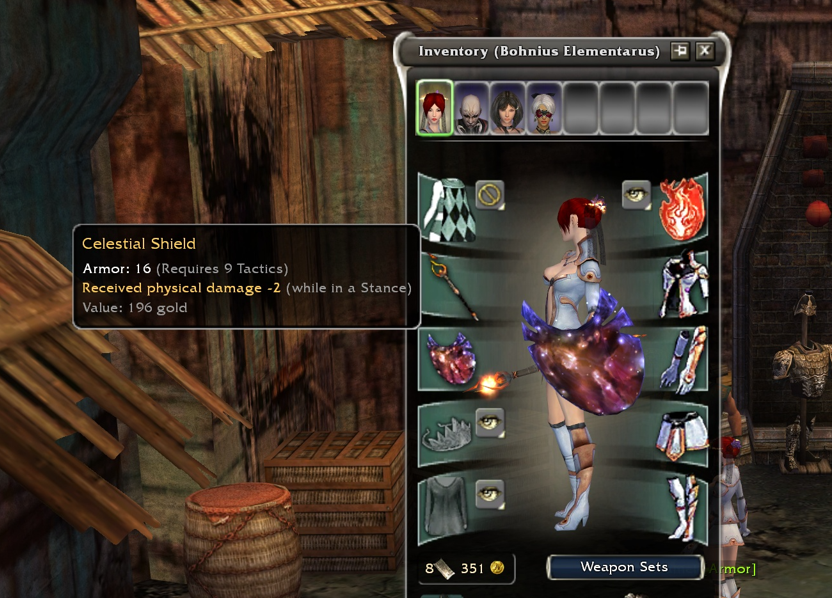Viewport: 832px width, 598px height.
Task: Toggle the crown headpiece visibility eye
Action: [489, 421]
